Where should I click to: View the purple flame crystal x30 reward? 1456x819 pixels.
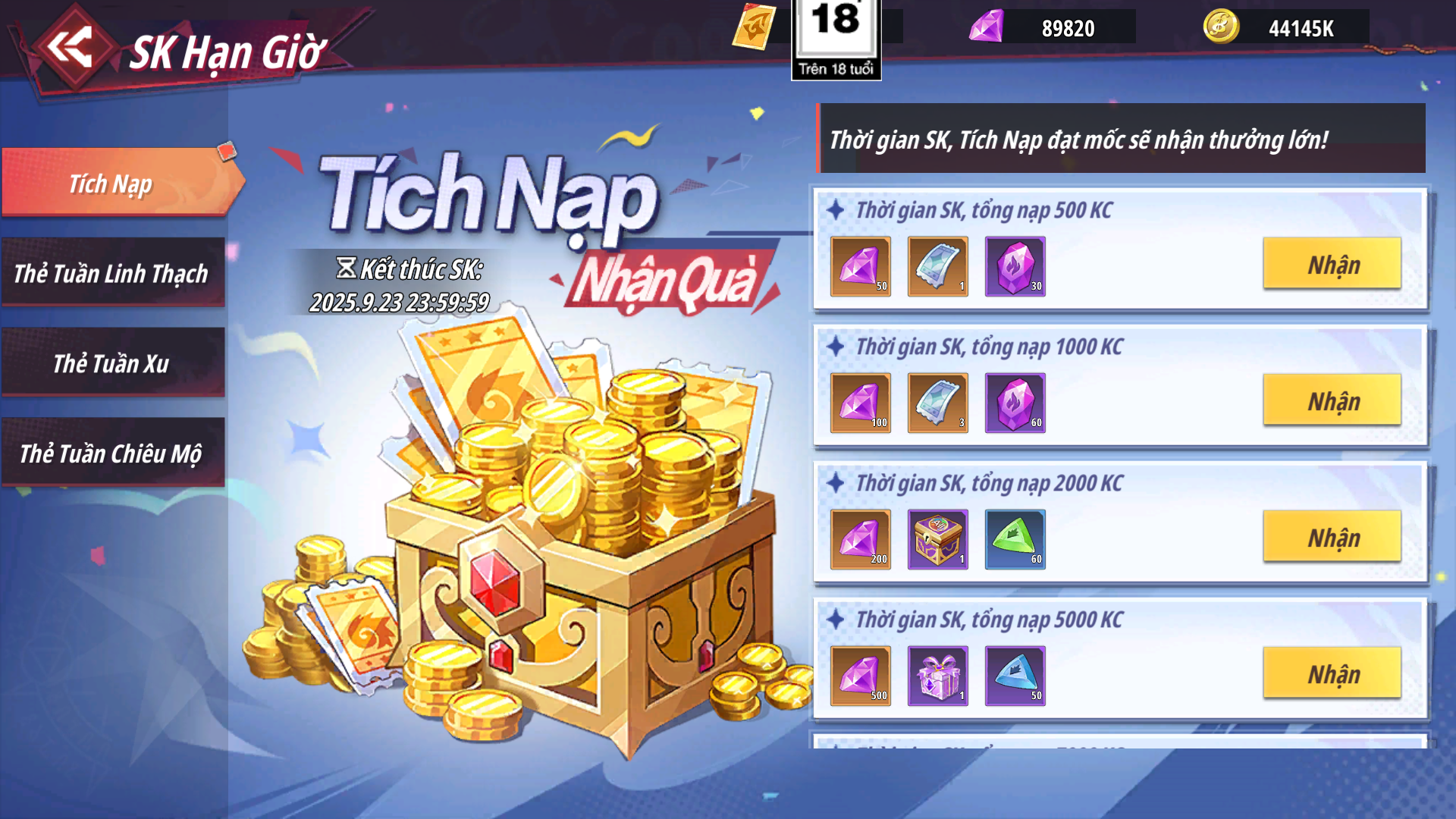coord(1015,266)
